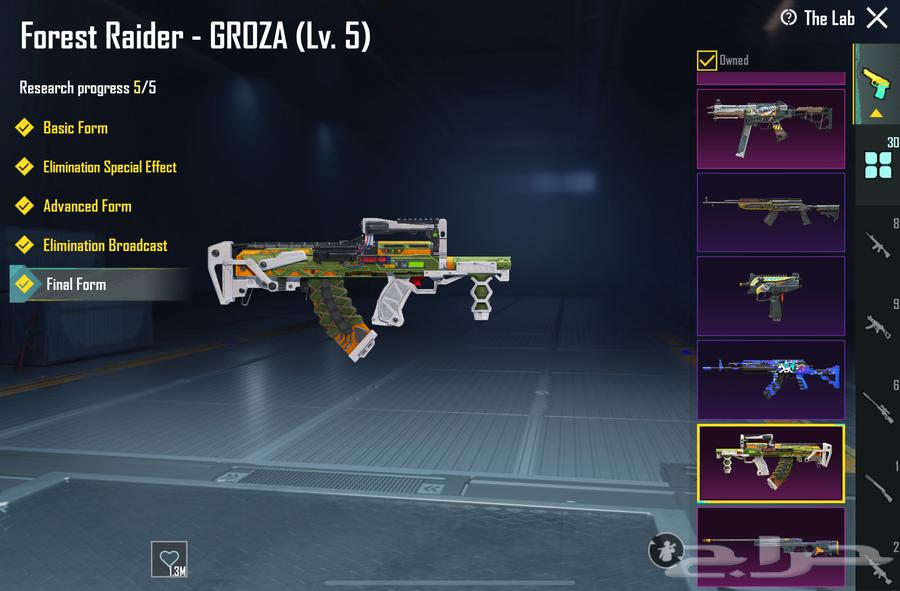900x591 pixels.
Task: Select the blue graffiti rifle skin thumbnail
Action: (x=770, y=380)
